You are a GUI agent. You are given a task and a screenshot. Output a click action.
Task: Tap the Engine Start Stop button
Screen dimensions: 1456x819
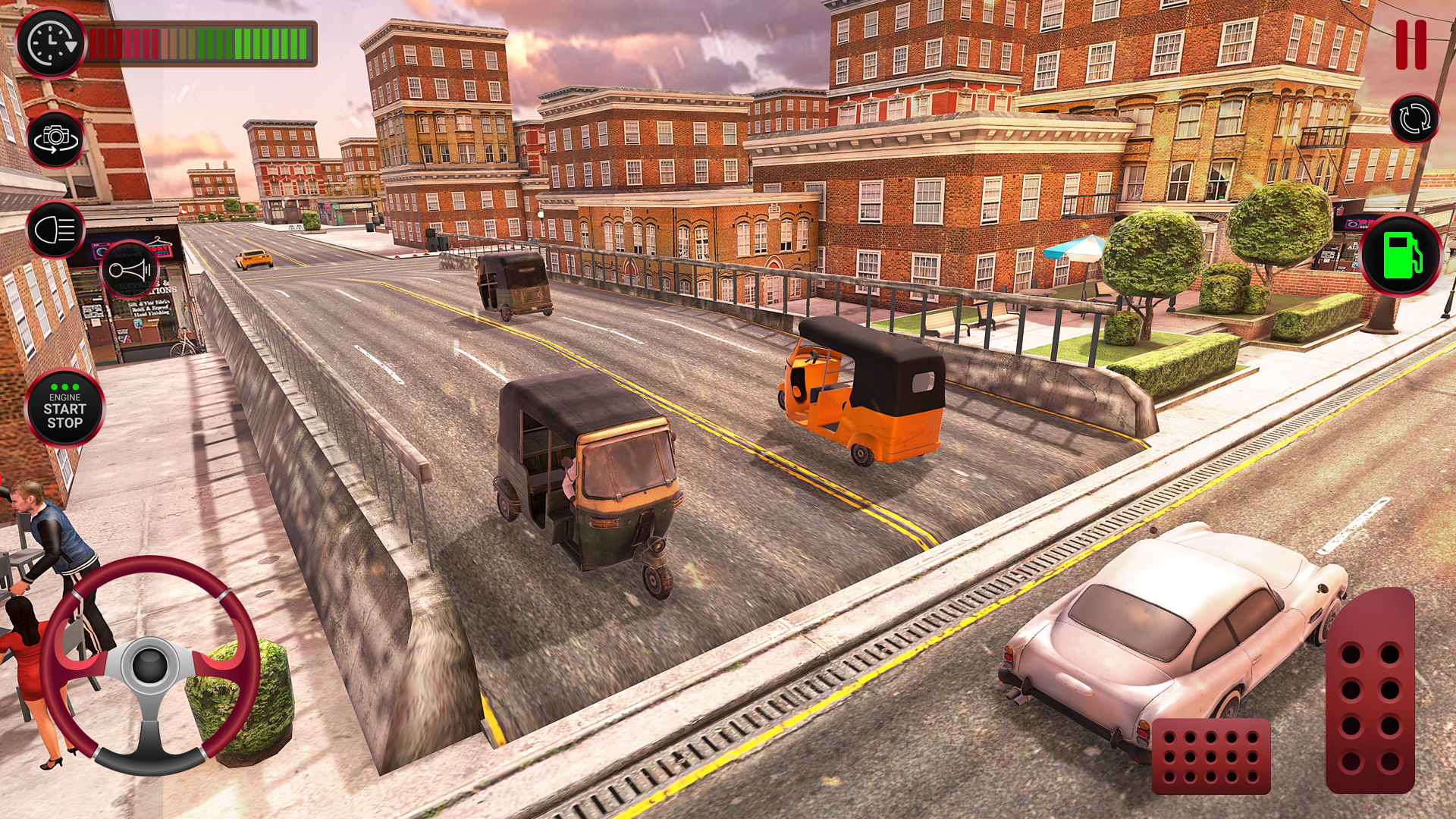point(64,408)
